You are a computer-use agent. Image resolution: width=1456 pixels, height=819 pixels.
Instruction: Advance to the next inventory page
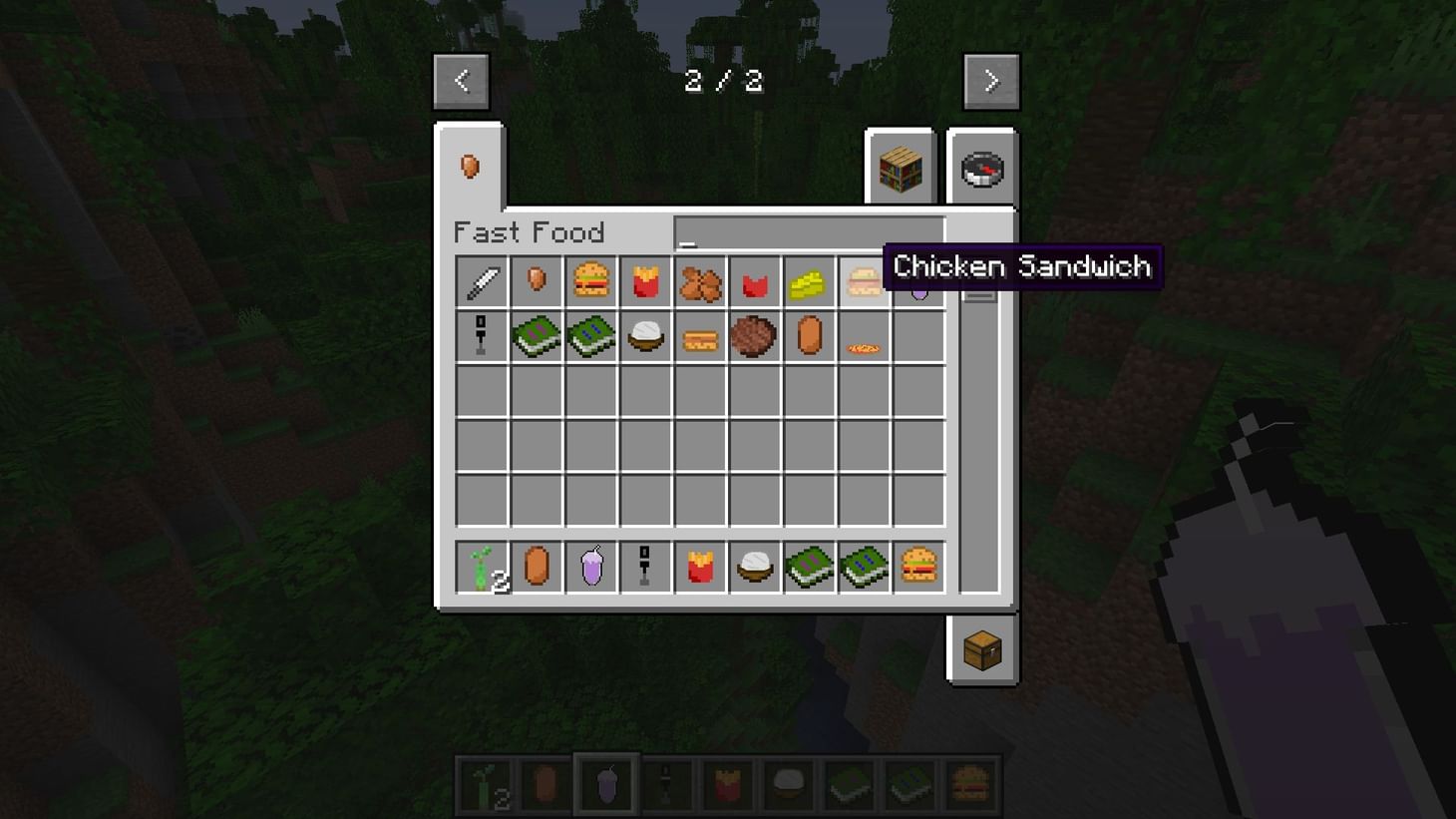tap(990, 81)
